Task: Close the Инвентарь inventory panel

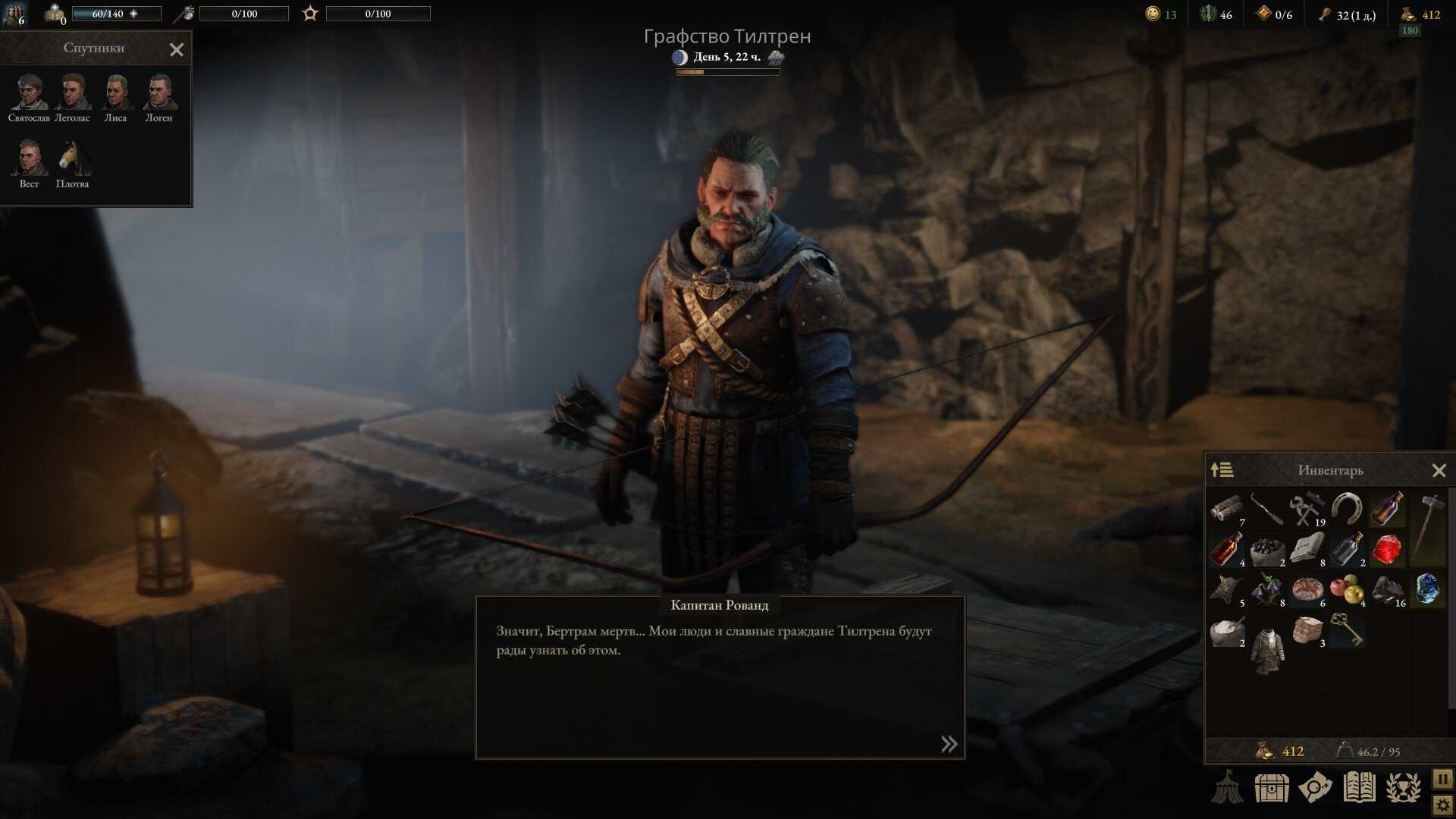Action: point(1439,471)
